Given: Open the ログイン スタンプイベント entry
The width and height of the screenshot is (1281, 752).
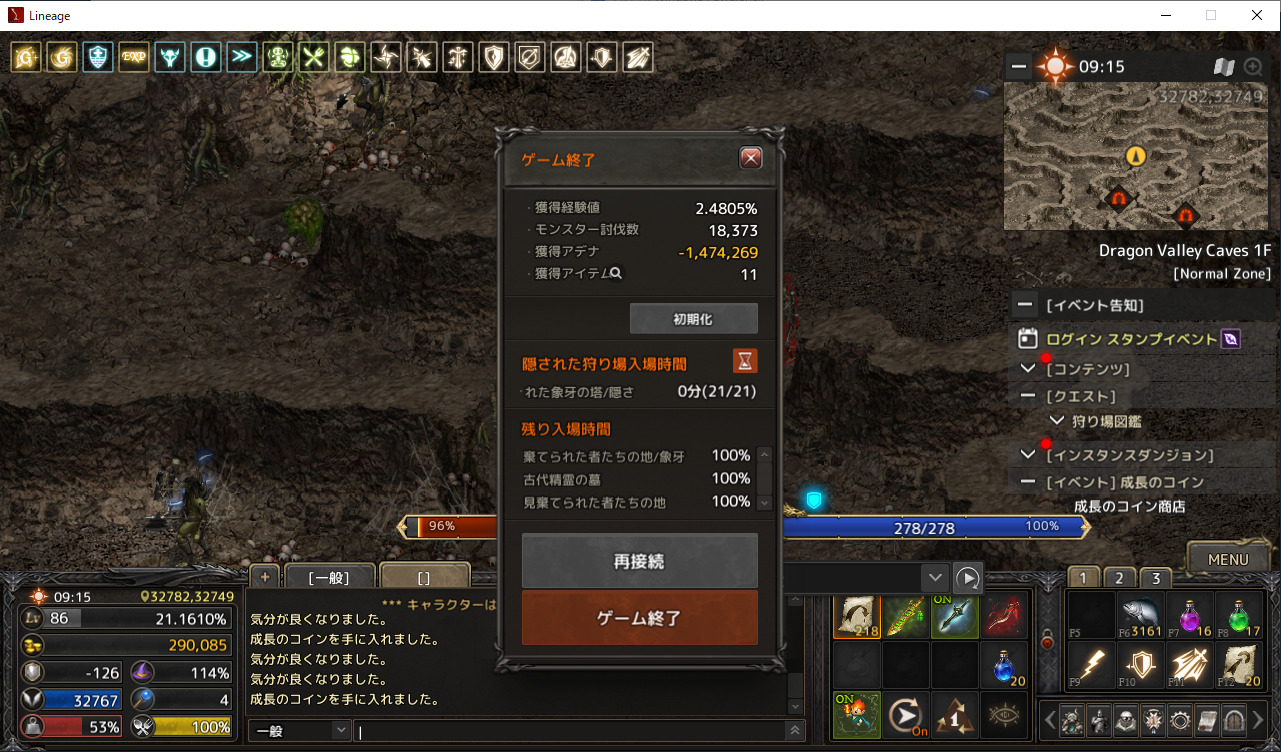Looking at the screenshot, I should tap(1131, 339).
